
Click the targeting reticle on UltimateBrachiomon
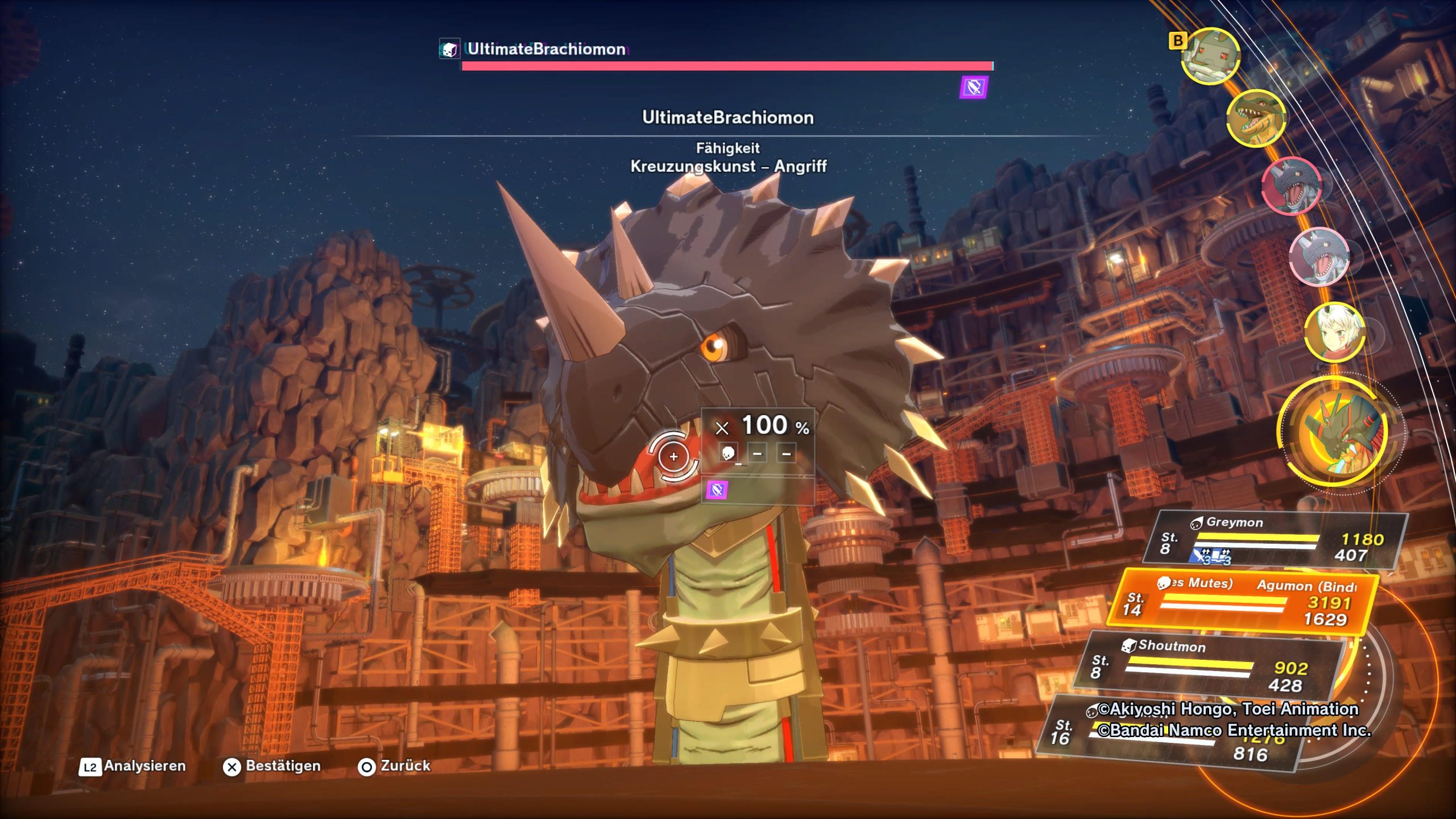point(673,456)
